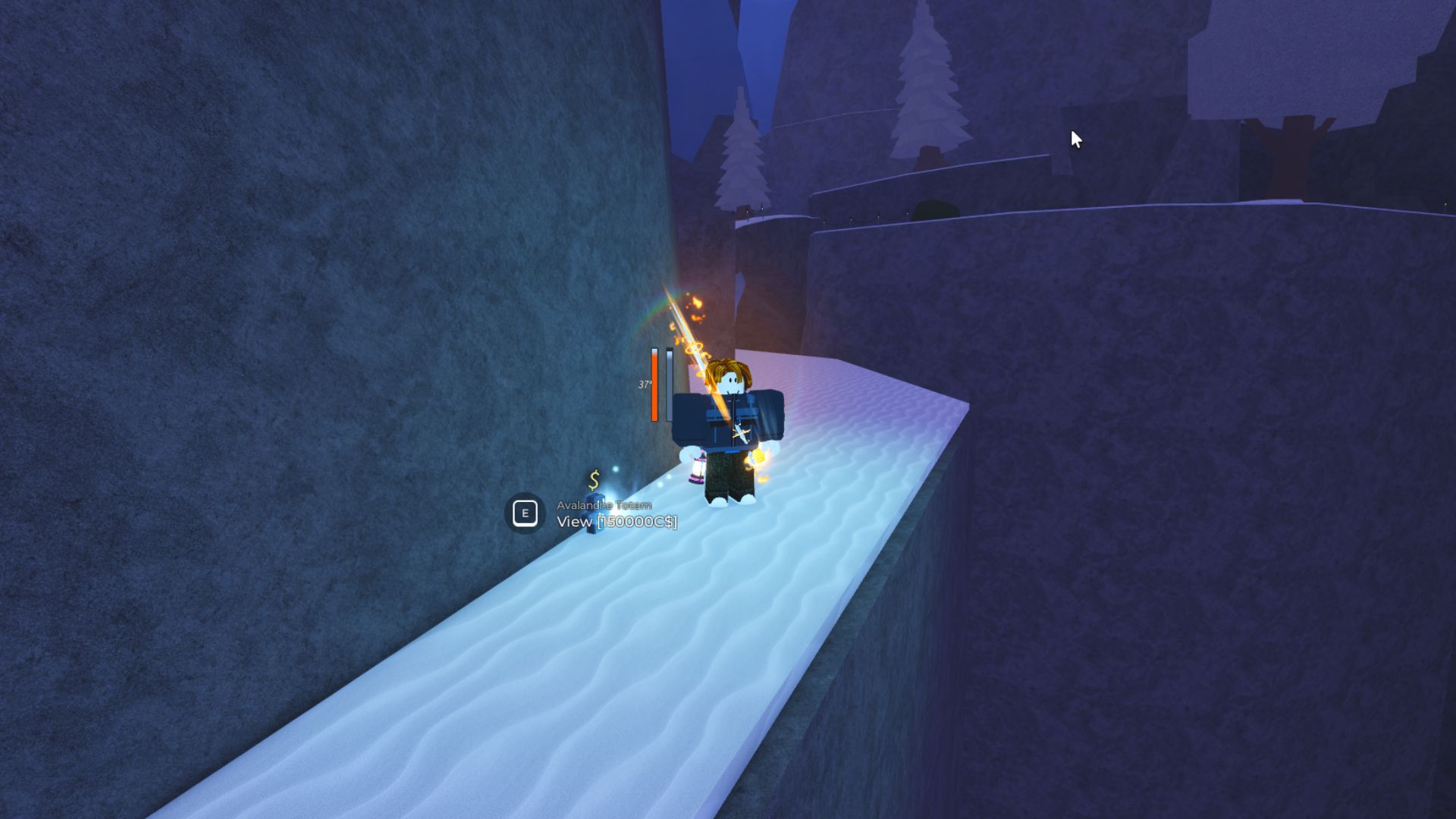This screenshot has height=819, width=1456.
Task: Click the View [150000C$] prompt text
Action: tap(617, 522)
